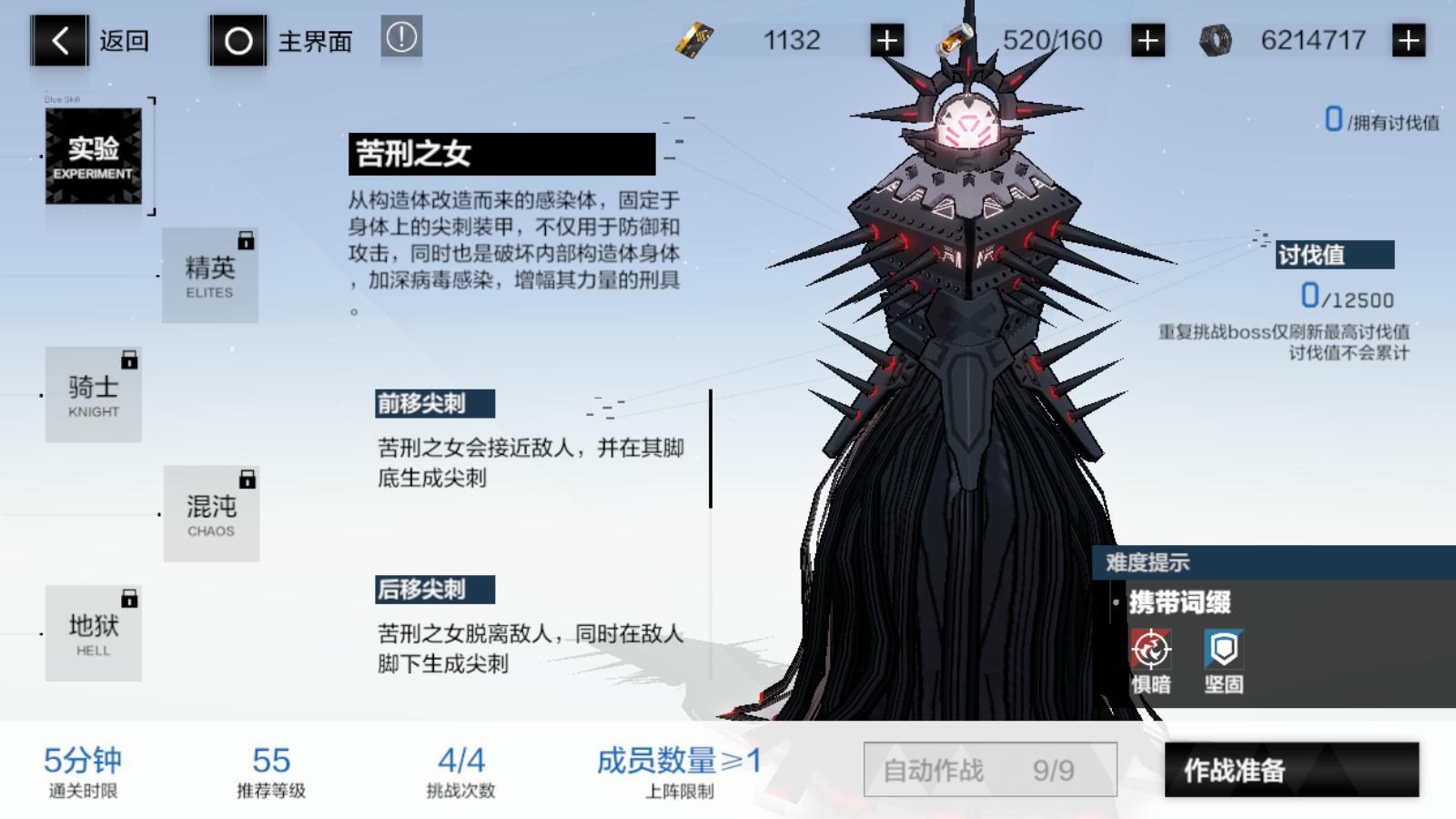Select the 实验 EXPERIMENT difficulty
Screen dimensions: 1456x819
tap(93, 155)
